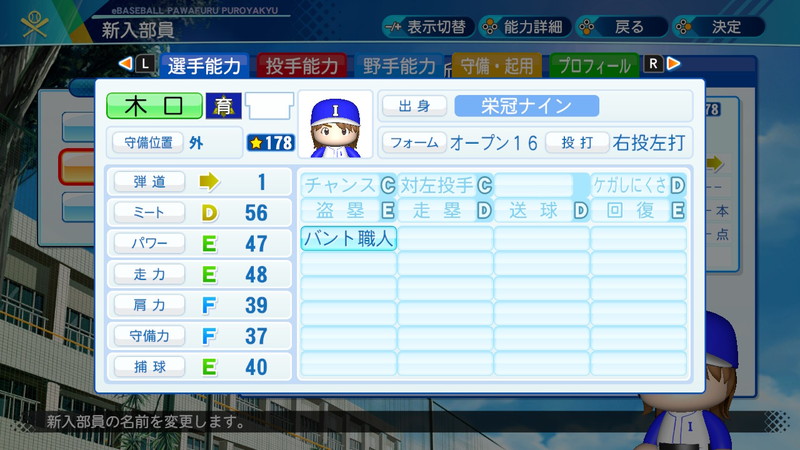
Task: Switch to the 選手能力 tab
Action: pos(203,66)
